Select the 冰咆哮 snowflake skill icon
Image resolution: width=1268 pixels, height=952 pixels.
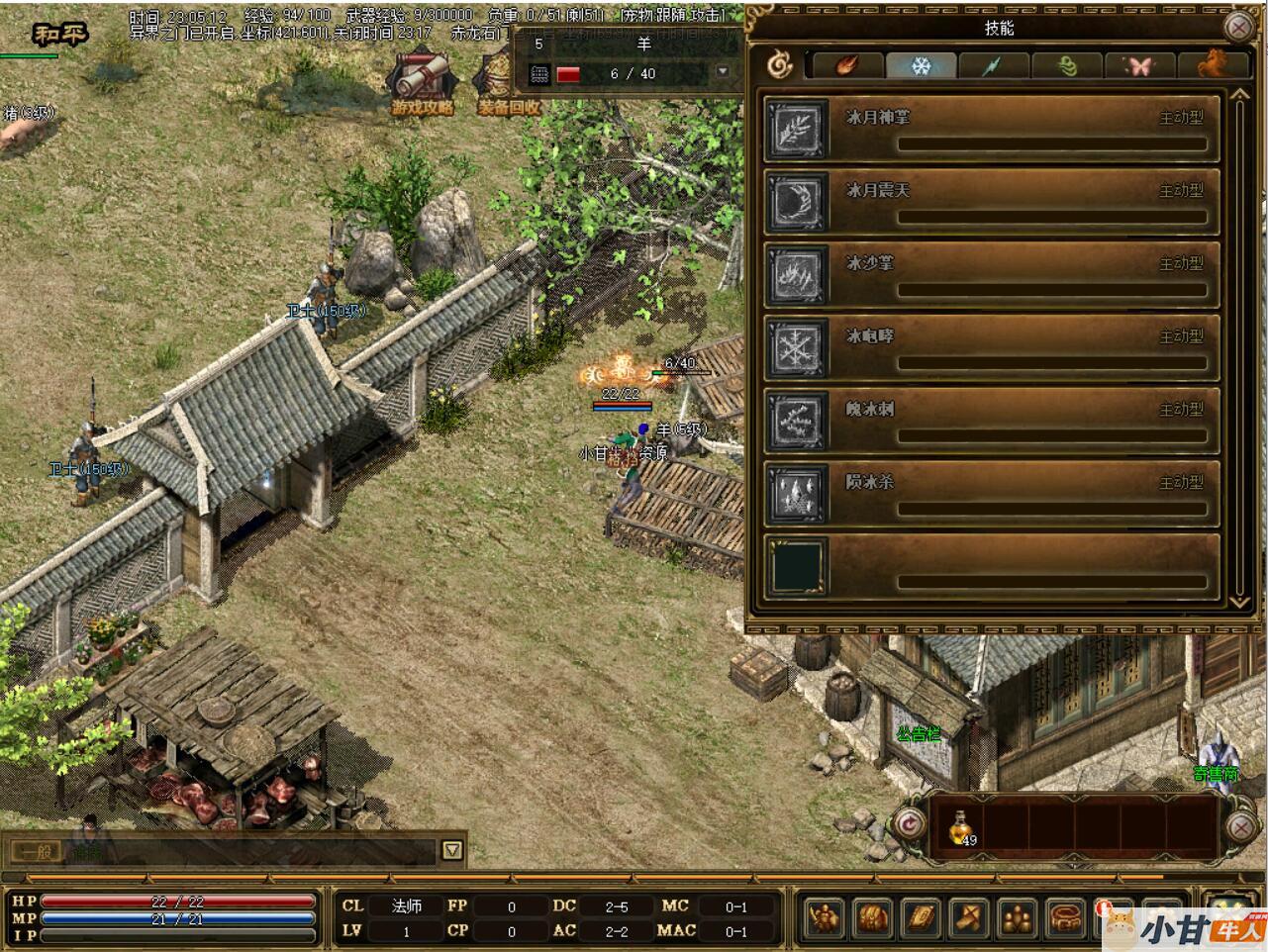pyautogui.click(x=797, y=348)
